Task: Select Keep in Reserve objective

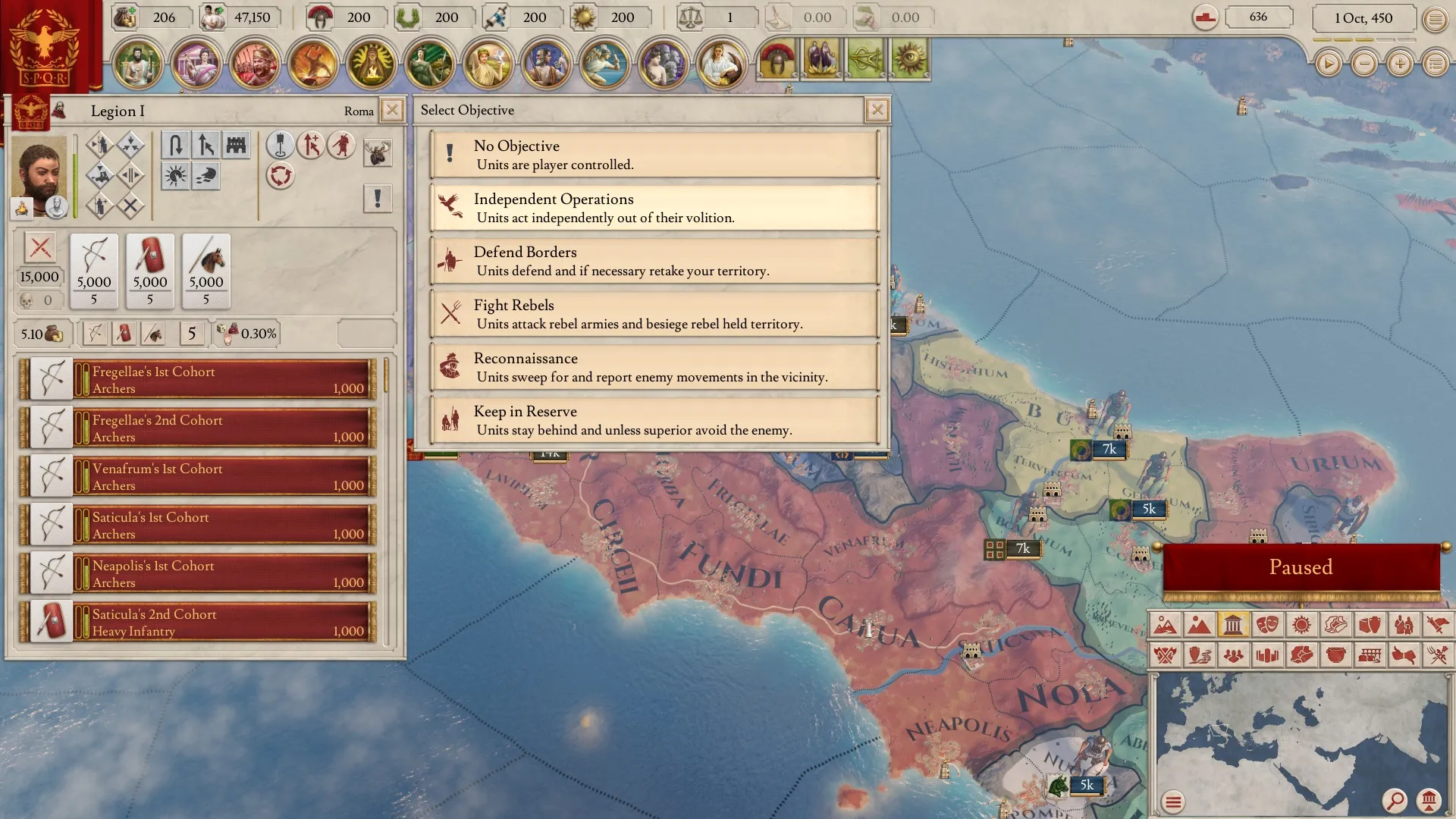Action: point(654,420)
